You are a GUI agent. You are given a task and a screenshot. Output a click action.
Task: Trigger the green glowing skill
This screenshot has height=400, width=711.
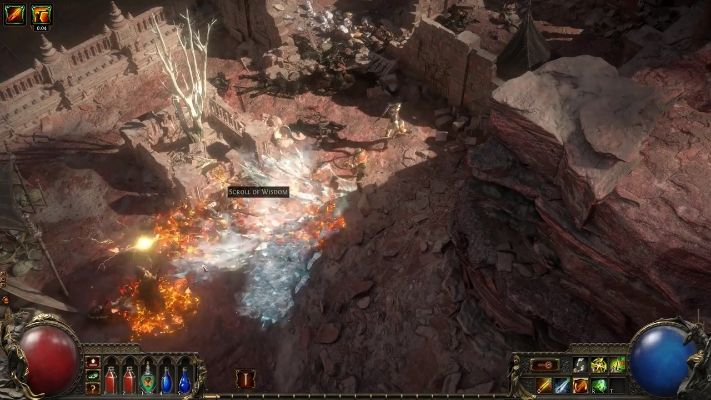tap(600, 385)
